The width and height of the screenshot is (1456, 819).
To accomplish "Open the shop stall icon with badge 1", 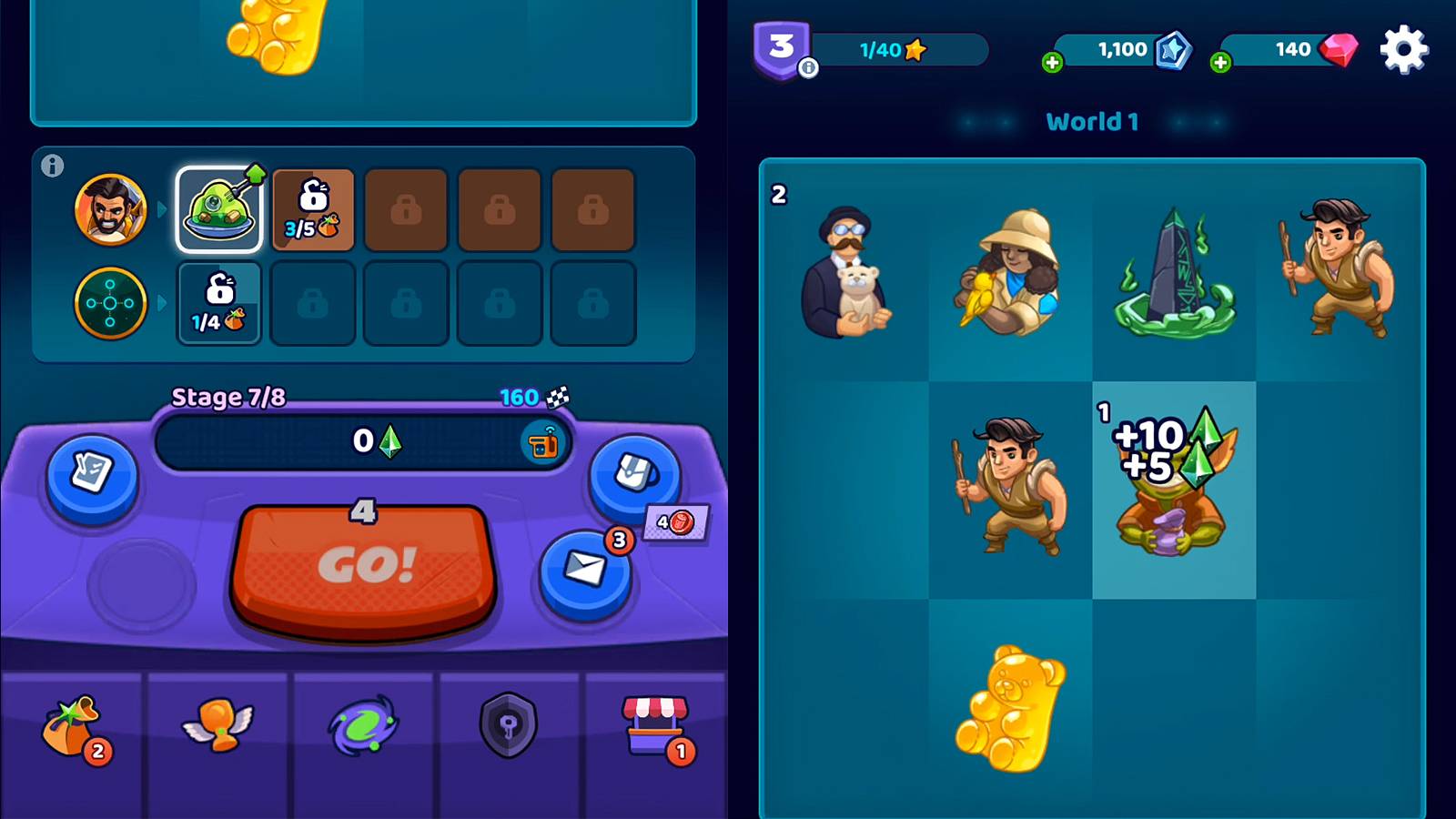I will (x=652, y=719).
